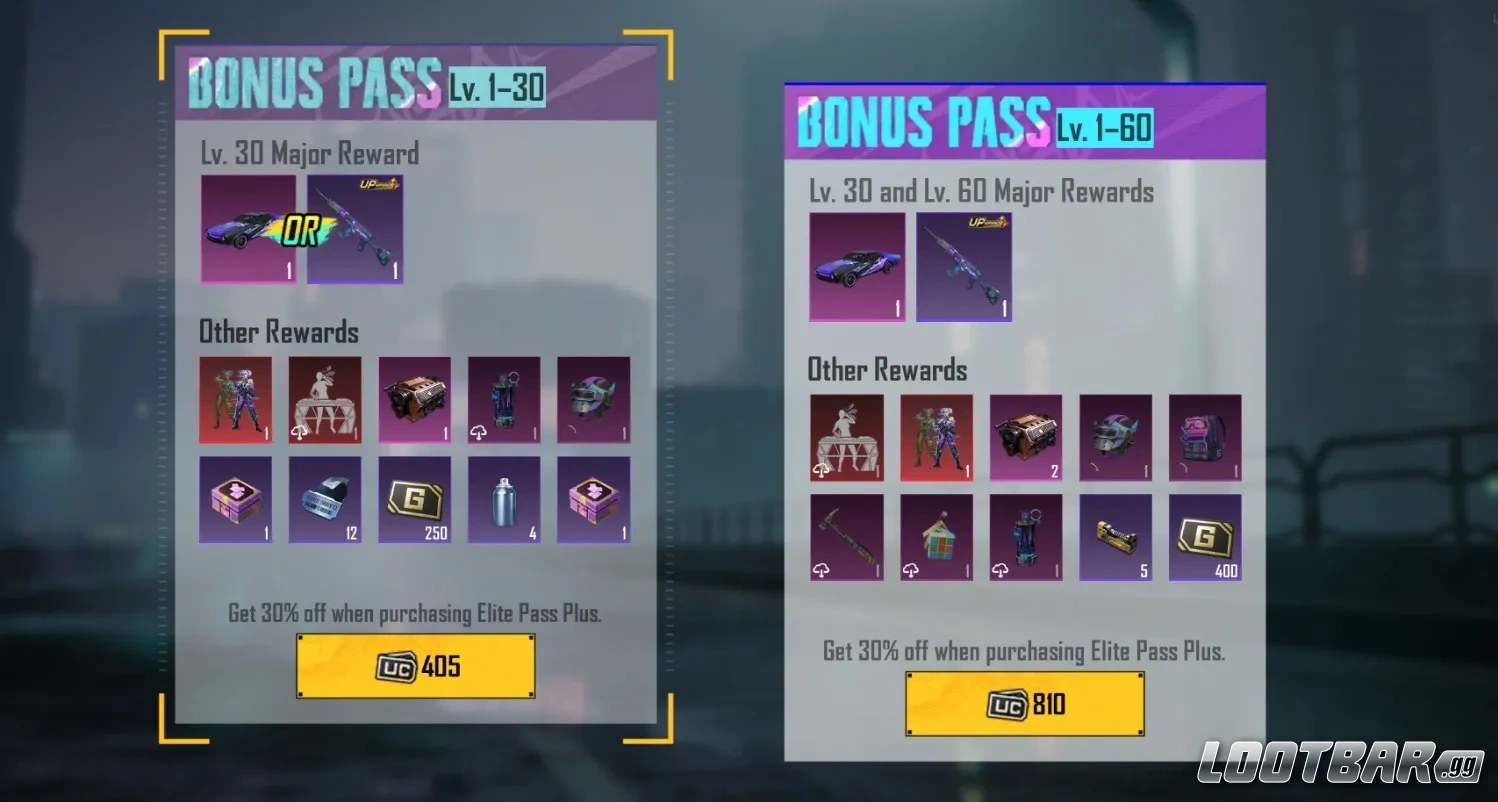Select the purple sports car major reward
The height and width of the screenshot is (802, 1498).
pyautogui.click(x=249, y=228)
